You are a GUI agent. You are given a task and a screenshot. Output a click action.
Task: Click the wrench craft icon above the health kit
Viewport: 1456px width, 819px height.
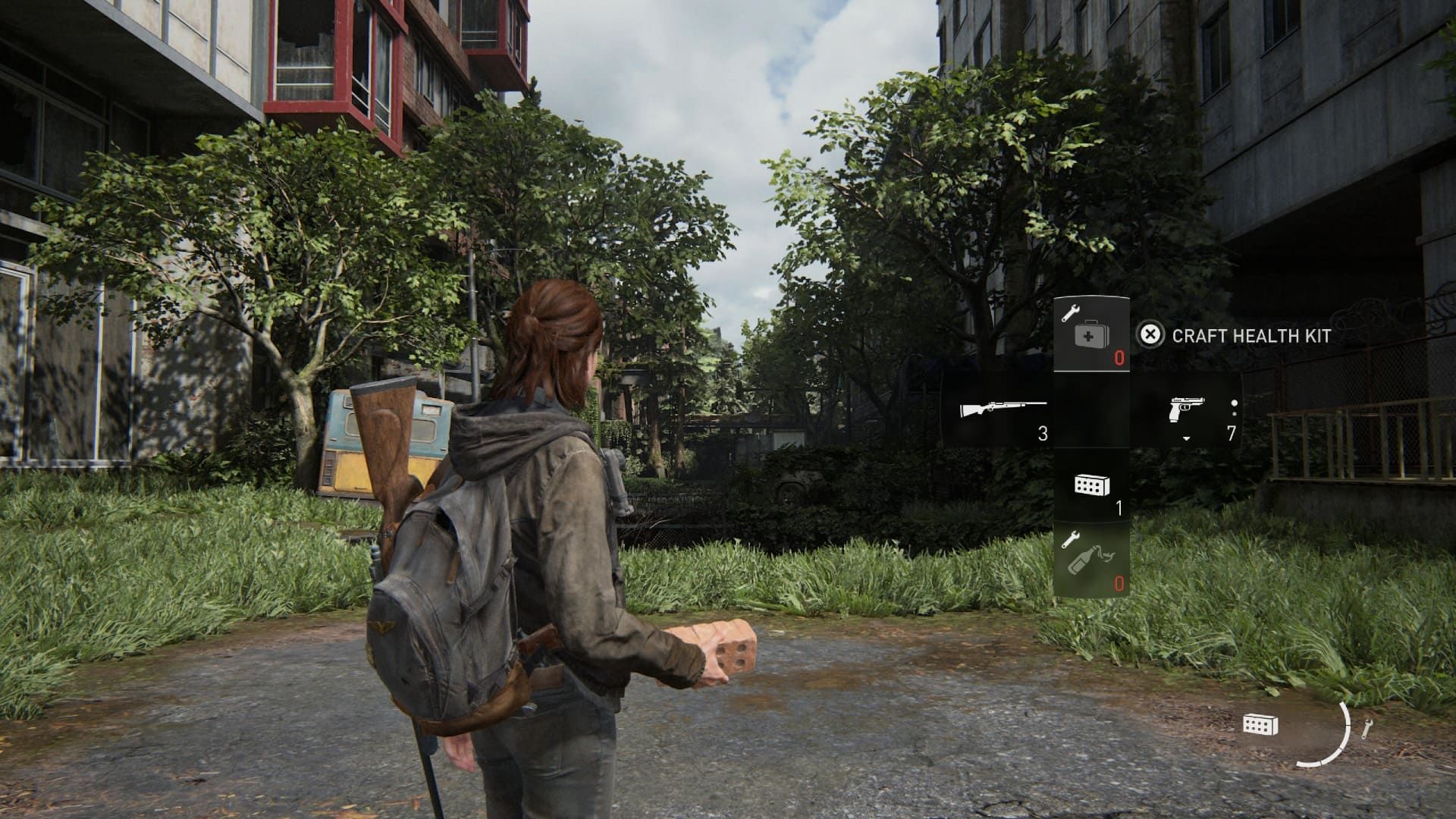[x=1072, y=312]
